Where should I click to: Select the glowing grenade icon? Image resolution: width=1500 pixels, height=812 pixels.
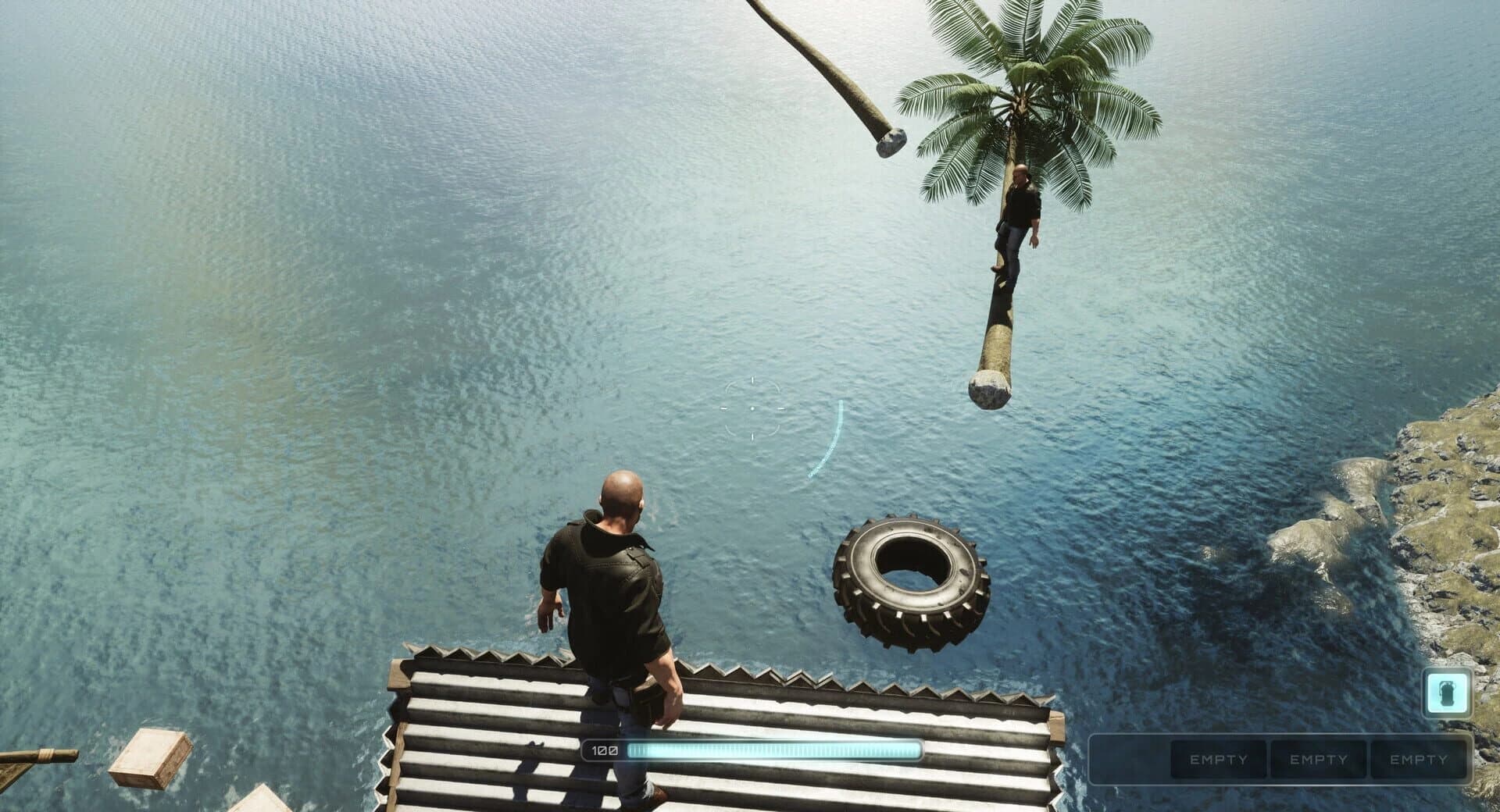1447,693
